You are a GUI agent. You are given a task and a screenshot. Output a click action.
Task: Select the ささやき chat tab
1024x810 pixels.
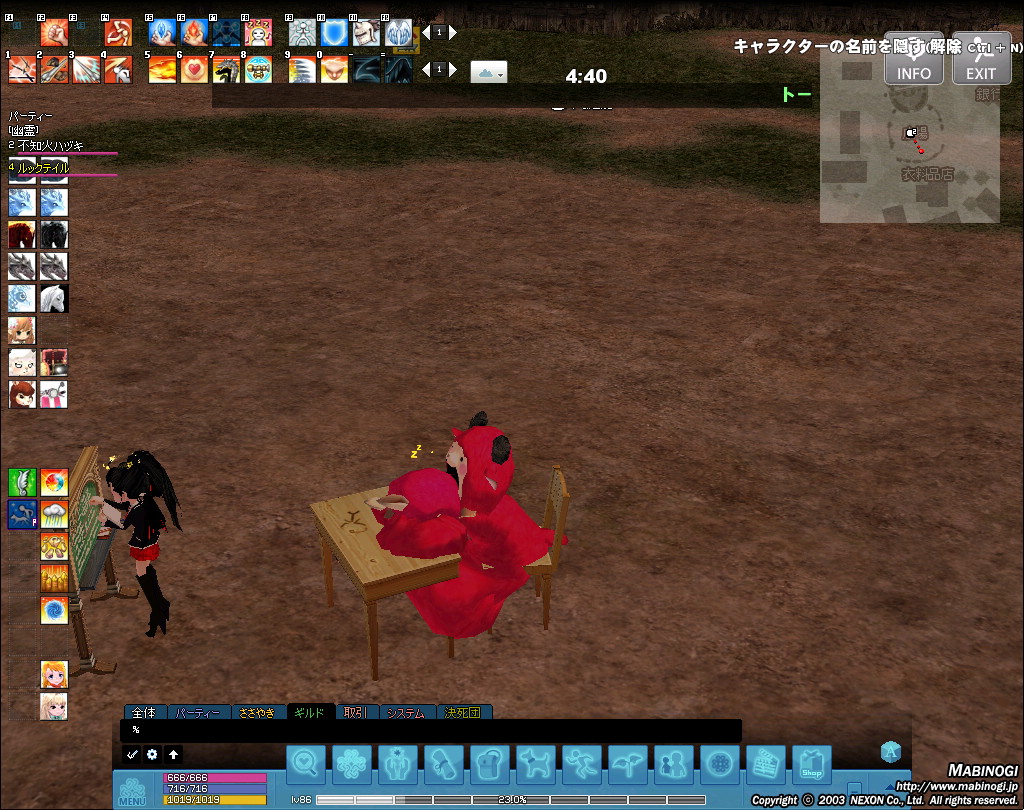coord(257,713)
